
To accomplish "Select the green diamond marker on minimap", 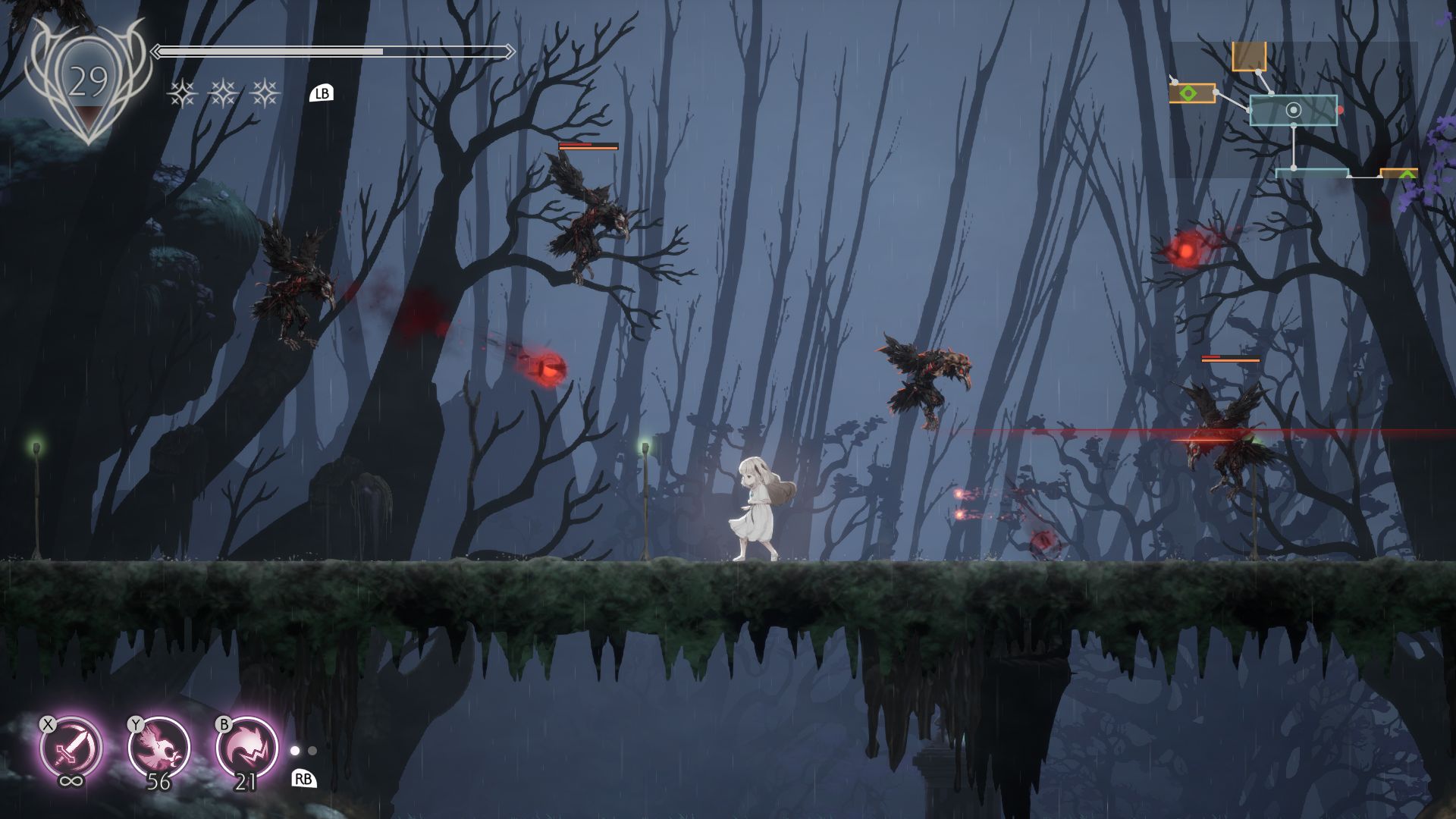I will [x=1188, y=93].
